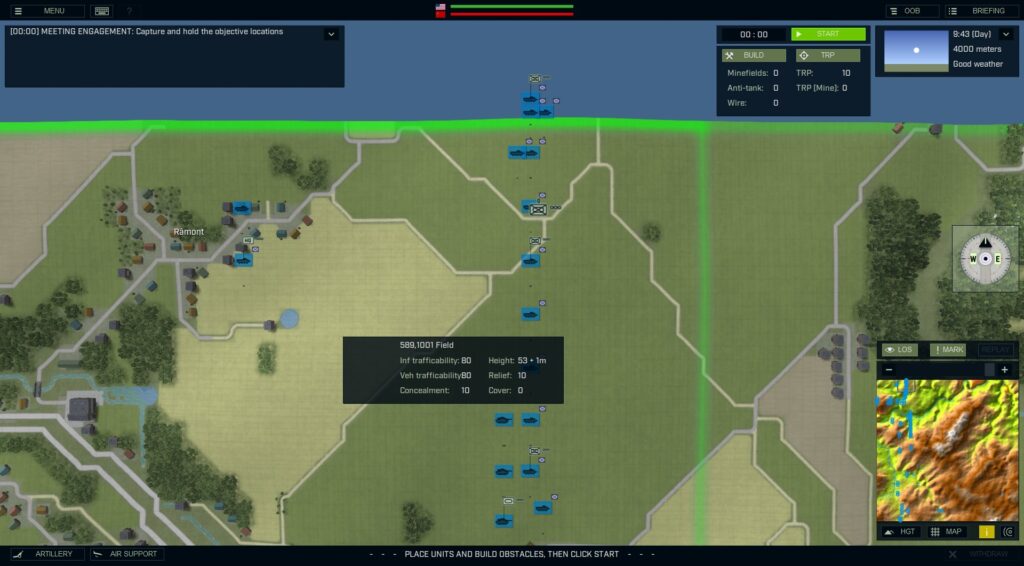1024x566 pixels.
Task: Click the compass rose control
Action: (985, 258)
